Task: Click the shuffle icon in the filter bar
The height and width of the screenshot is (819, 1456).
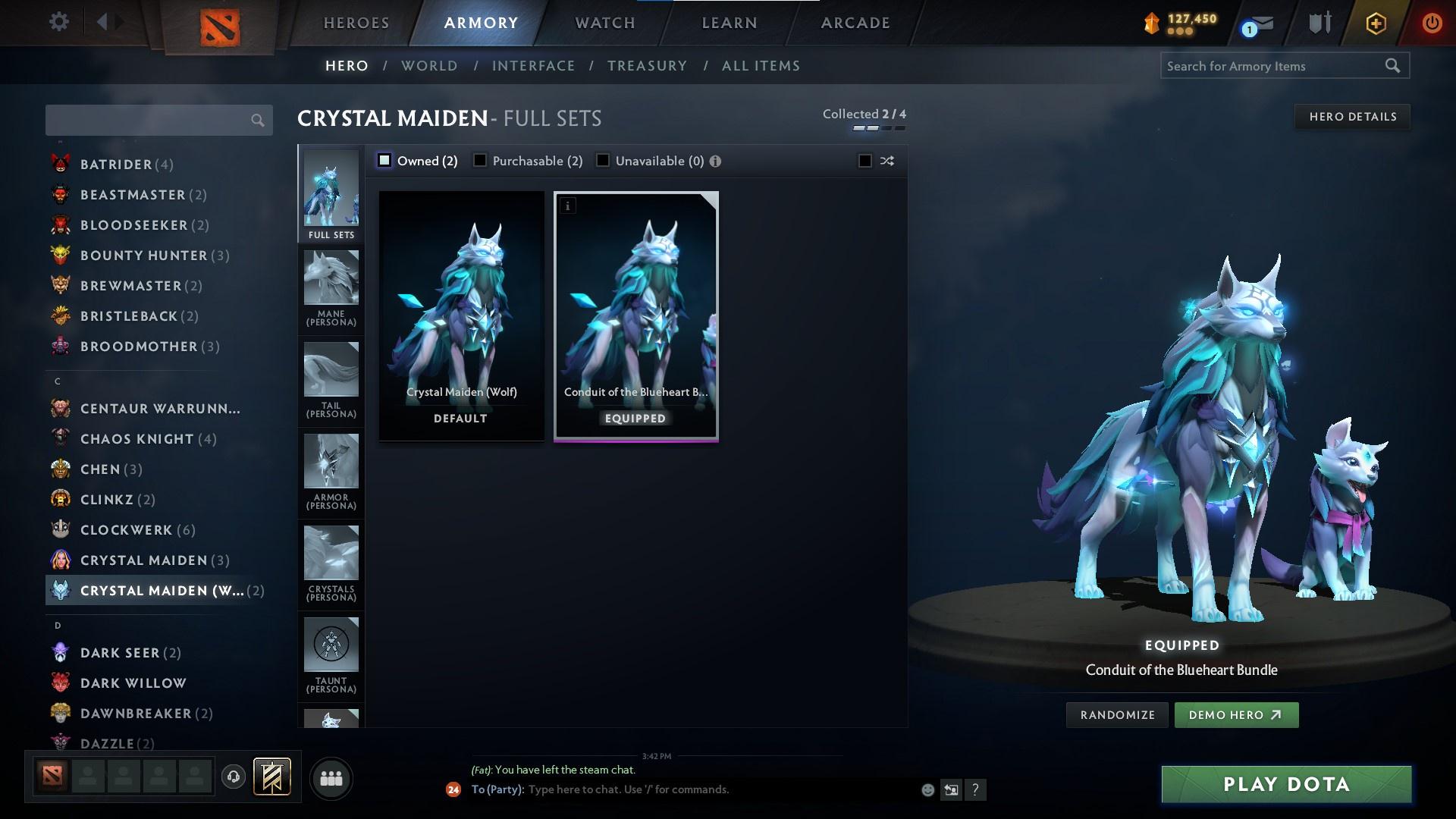Action: tap(886, 161)
